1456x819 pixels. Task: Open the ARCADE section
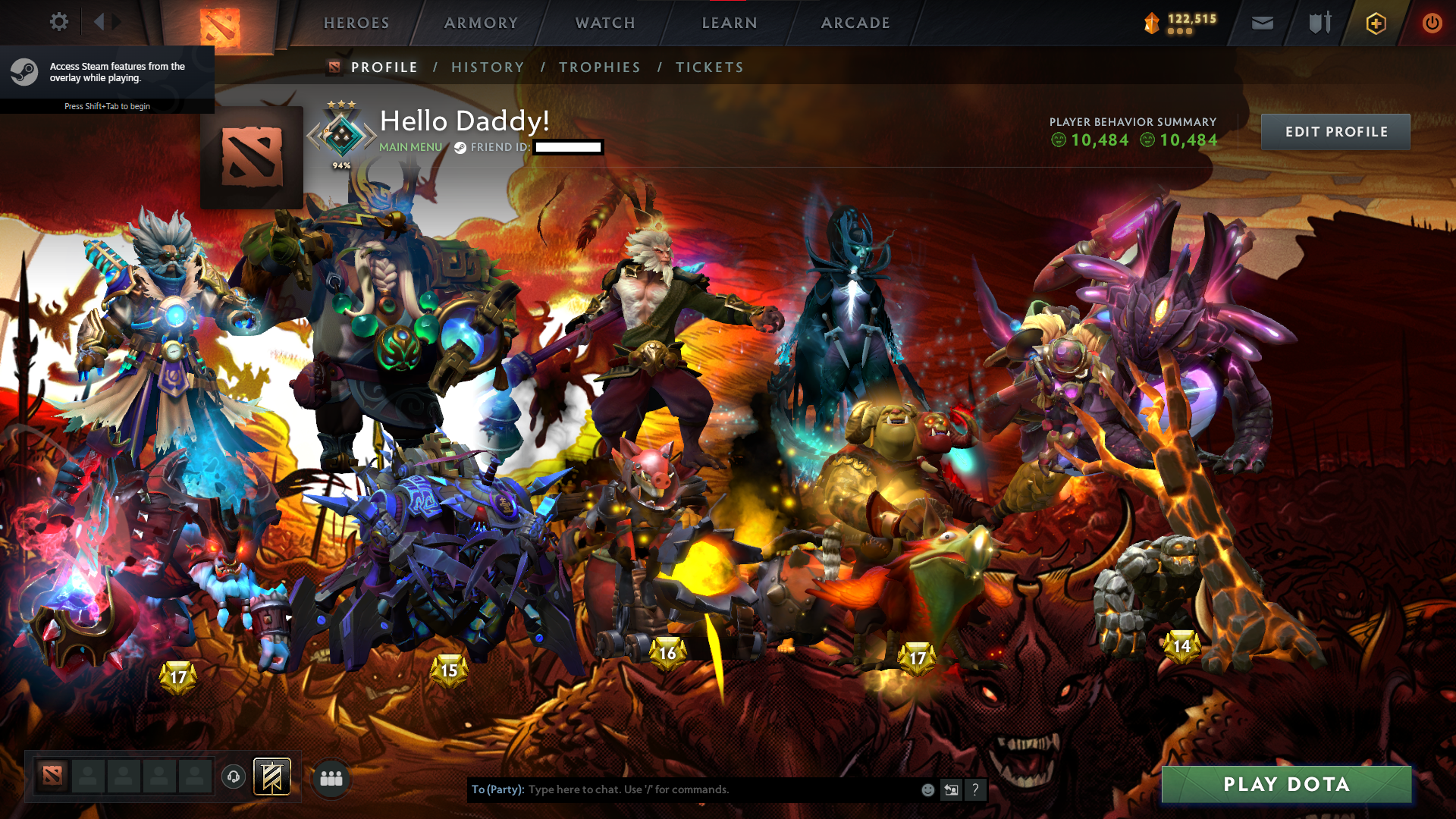pyautogui.click(x=855, y=23)
